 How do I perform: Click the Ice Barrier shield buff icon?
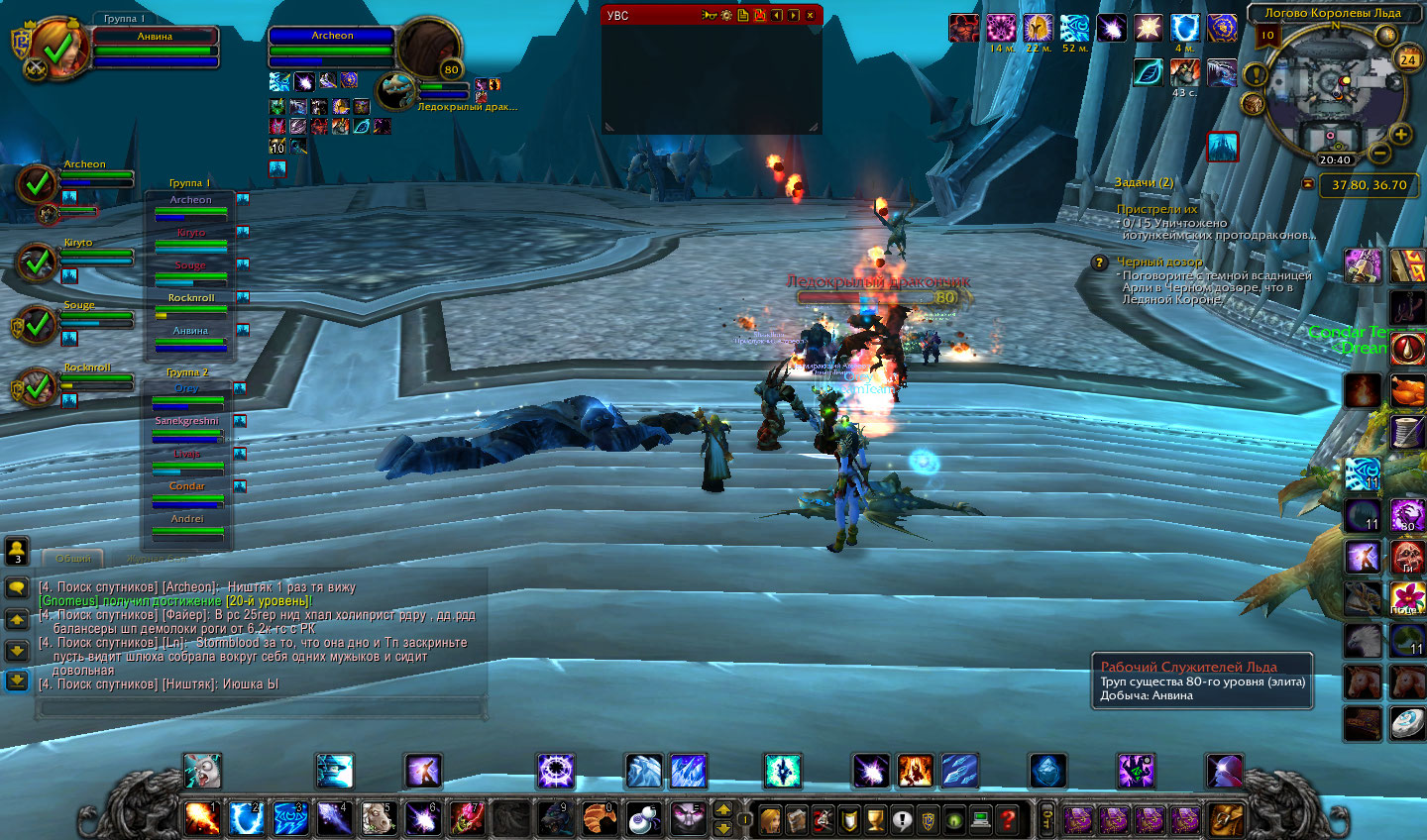[1184, 28]
